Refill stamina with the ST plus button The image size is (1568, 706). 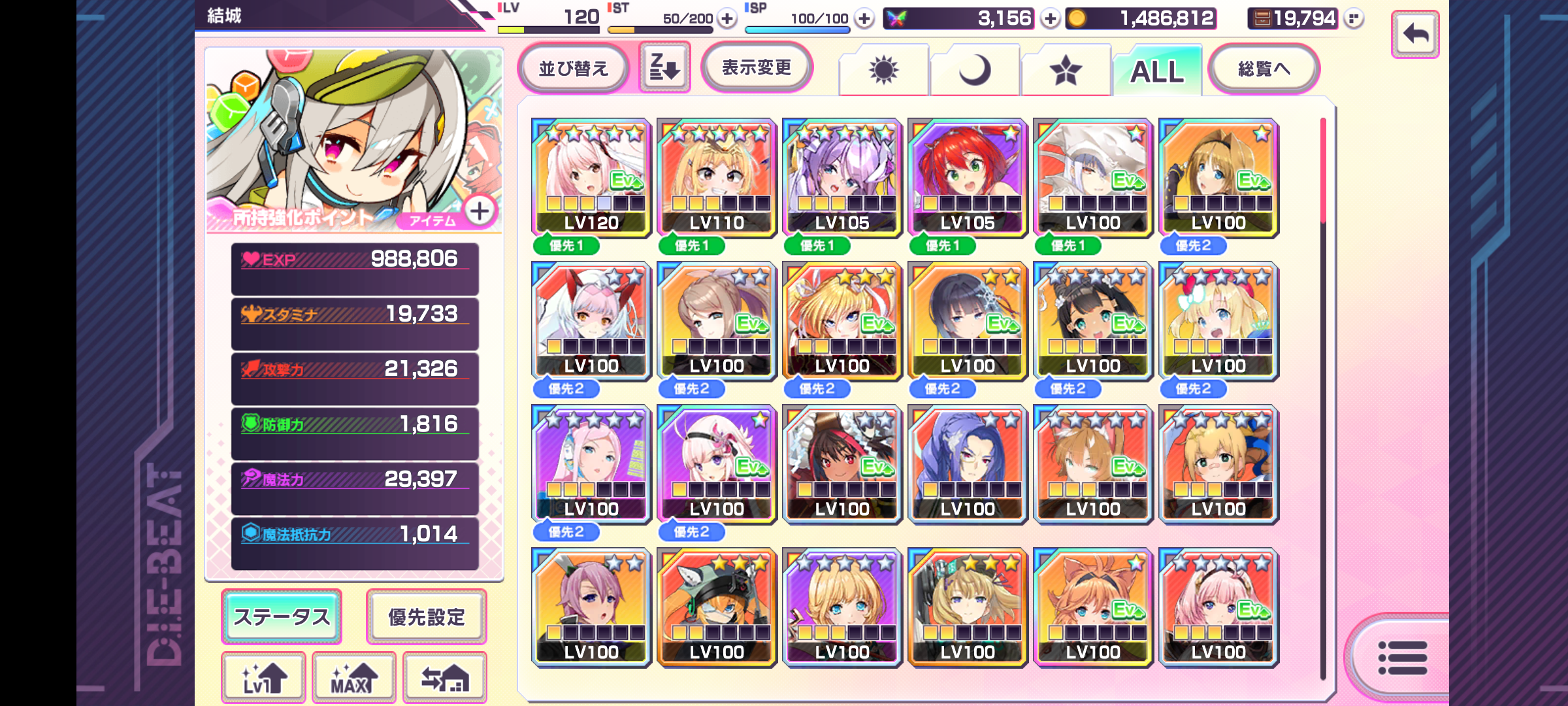(727, 18)
